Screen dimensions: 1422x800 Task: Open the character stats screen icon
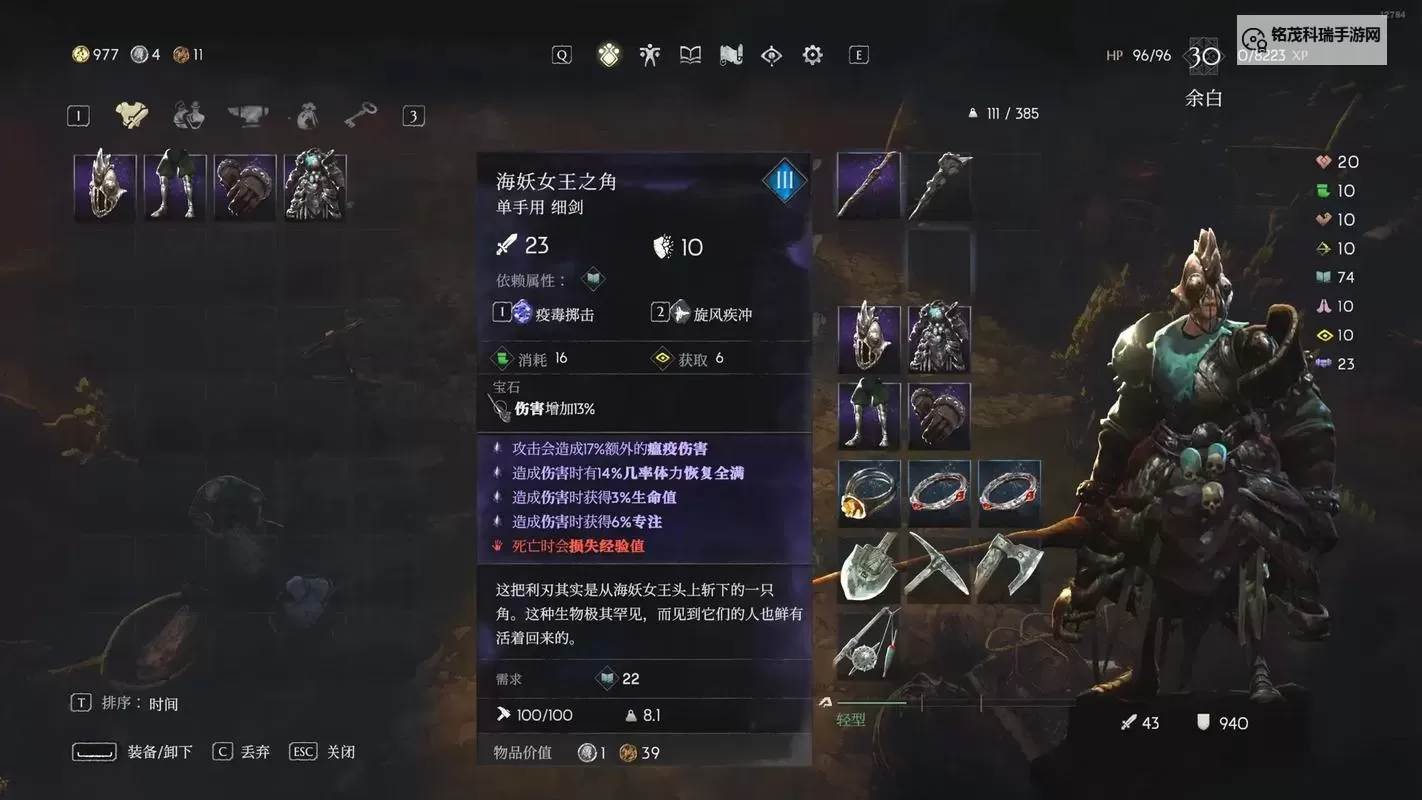[x=649, y=55]
